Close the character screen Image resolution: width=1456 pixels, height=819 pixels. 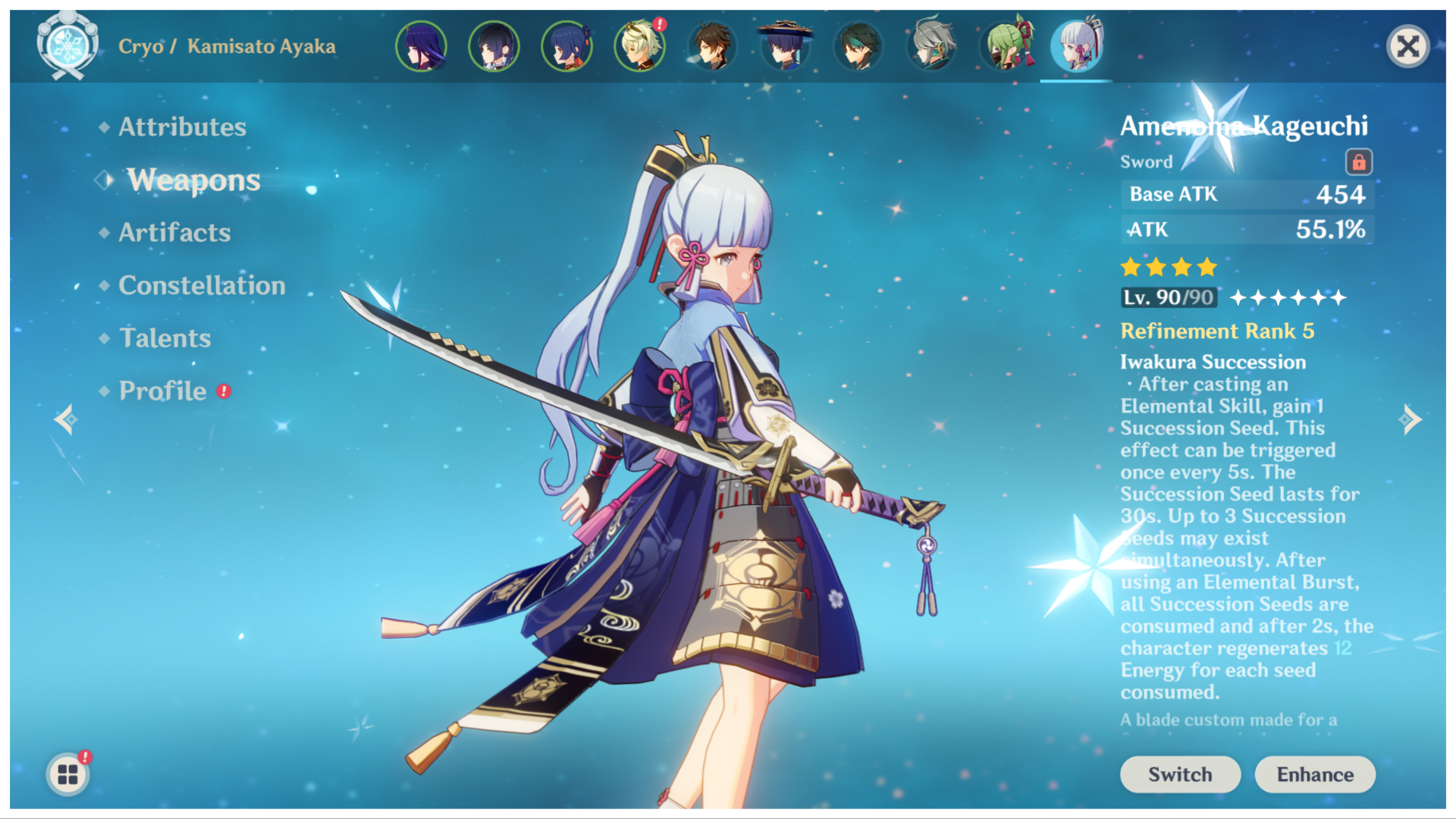tap(1407, 47)
